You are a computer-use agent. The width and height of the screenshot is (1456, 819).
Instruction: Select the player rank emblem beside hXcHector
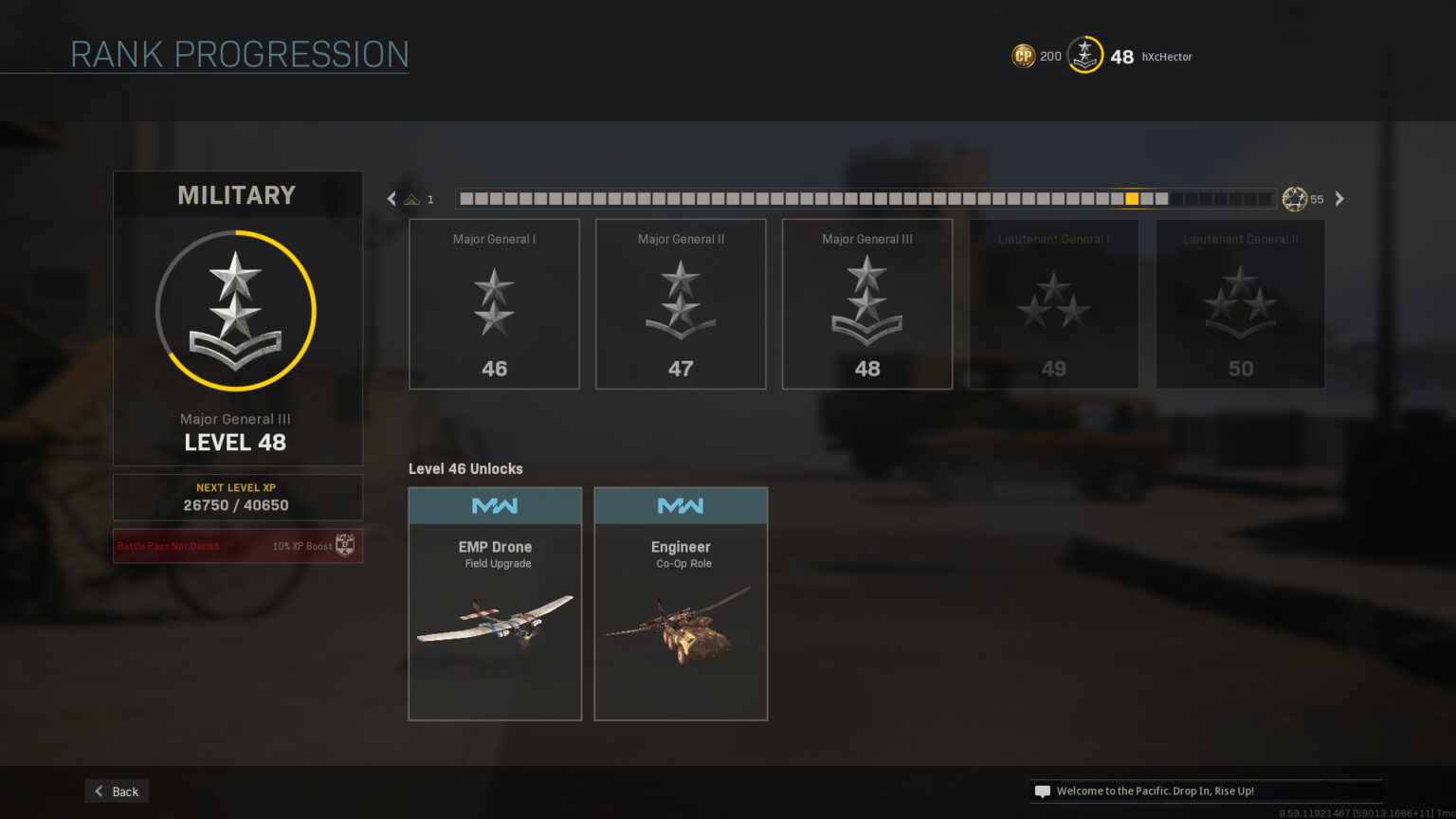1083,56
